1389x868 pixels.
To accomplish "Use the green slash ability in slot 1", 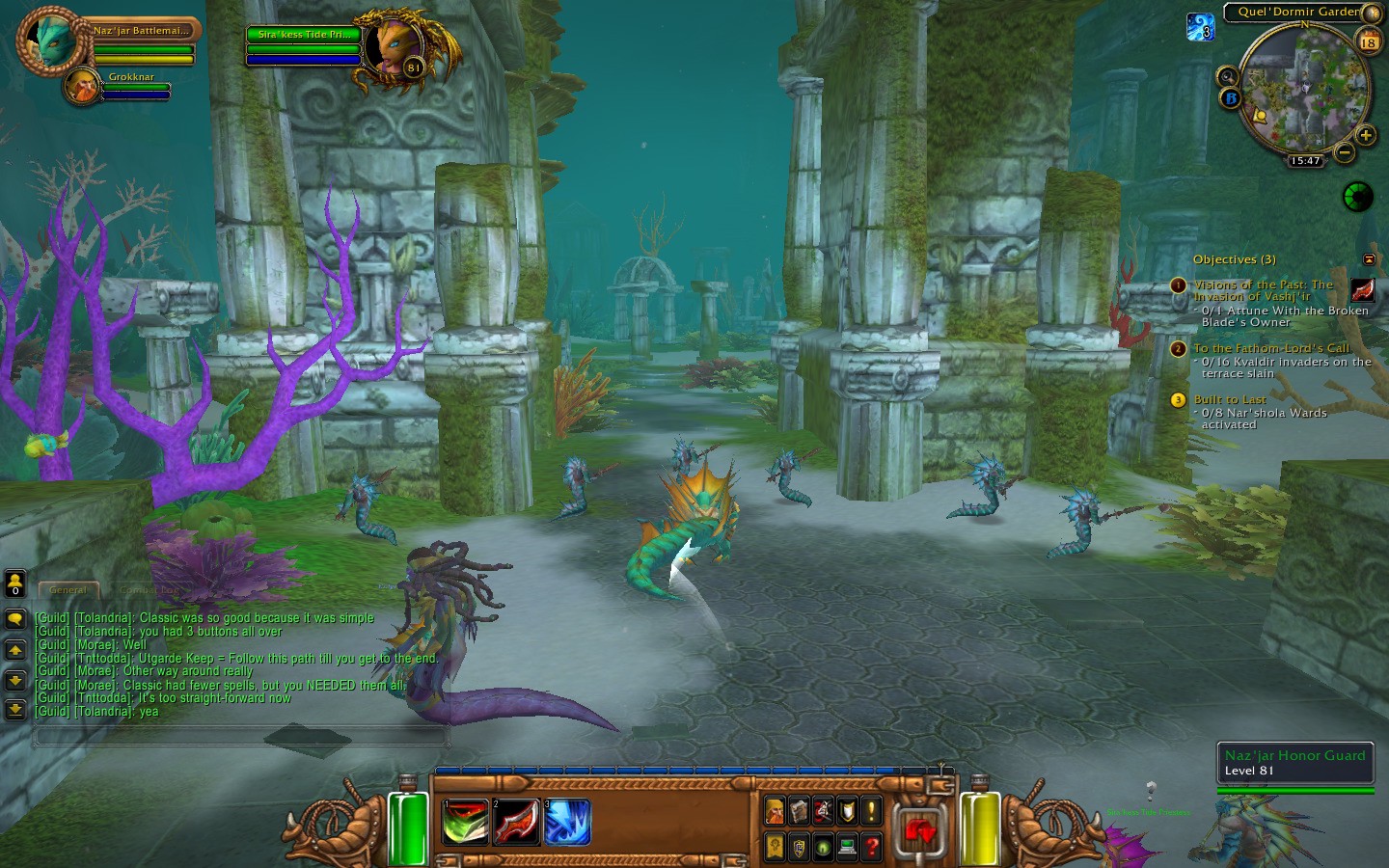I will click(465, 823).
